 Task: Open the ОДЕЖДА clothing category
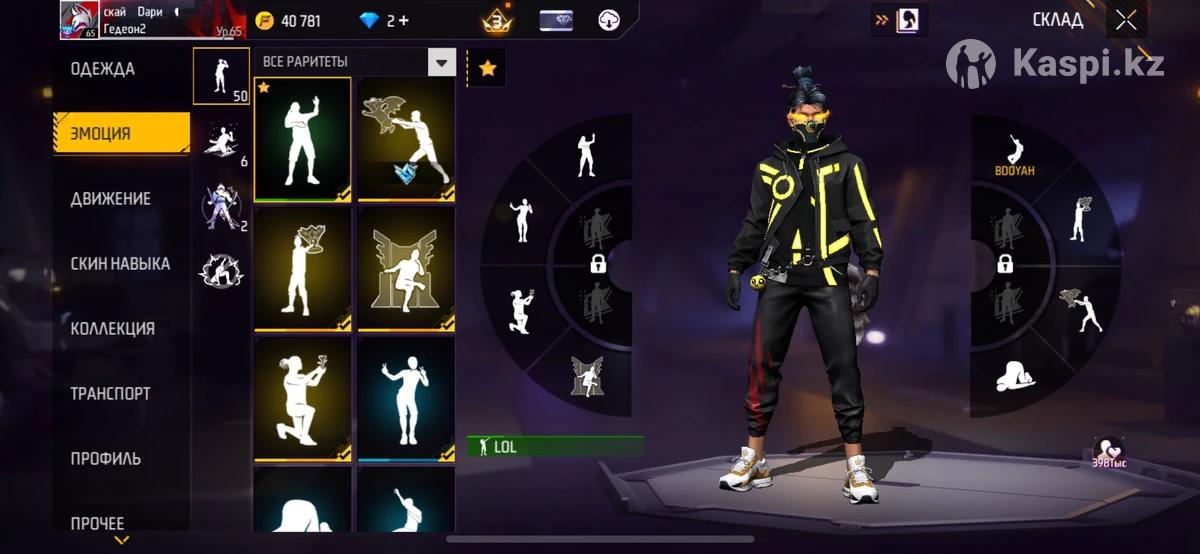click(102, 69)
